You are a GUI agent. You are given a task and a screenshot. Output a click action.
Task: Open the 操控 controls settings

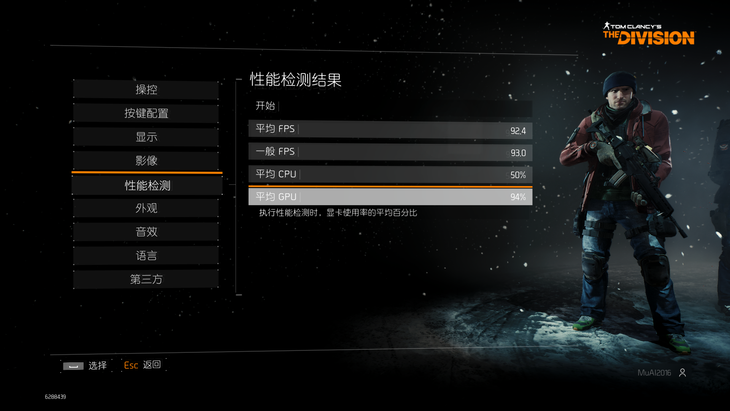pyautogui.click(x=146, y=90)
